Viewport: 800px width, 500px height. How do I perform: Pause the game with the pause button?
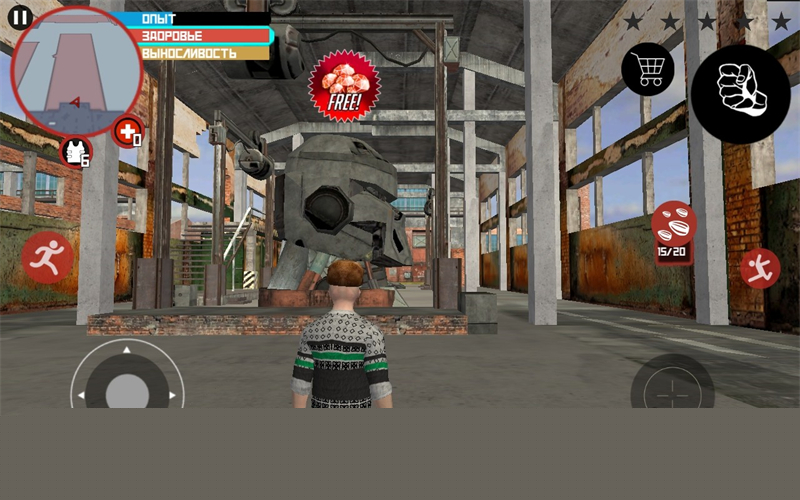(x=20, y=17)
